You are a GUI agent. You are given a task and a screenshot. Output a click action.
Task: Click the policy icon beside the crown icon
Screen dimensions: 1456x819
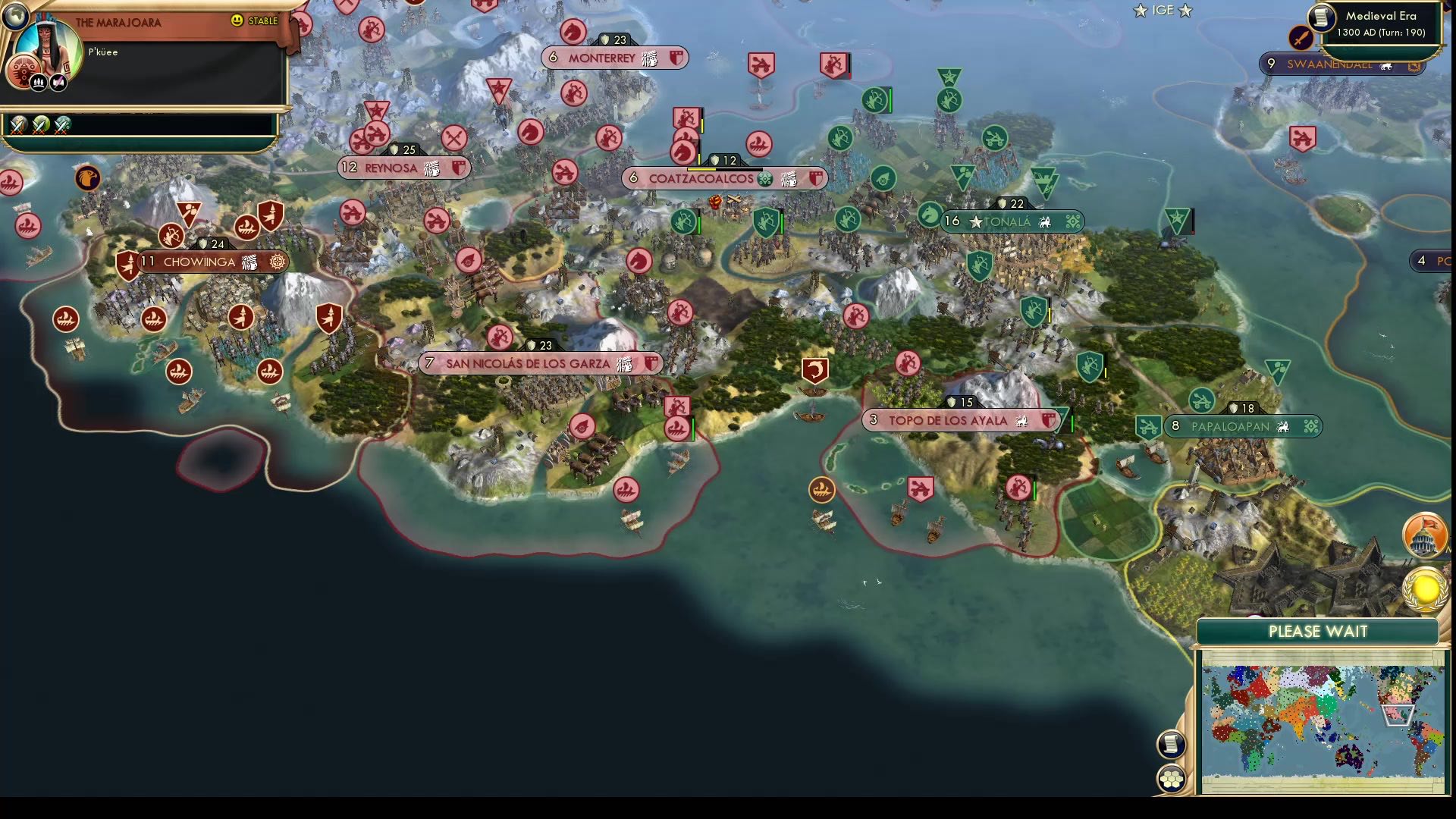58,83
